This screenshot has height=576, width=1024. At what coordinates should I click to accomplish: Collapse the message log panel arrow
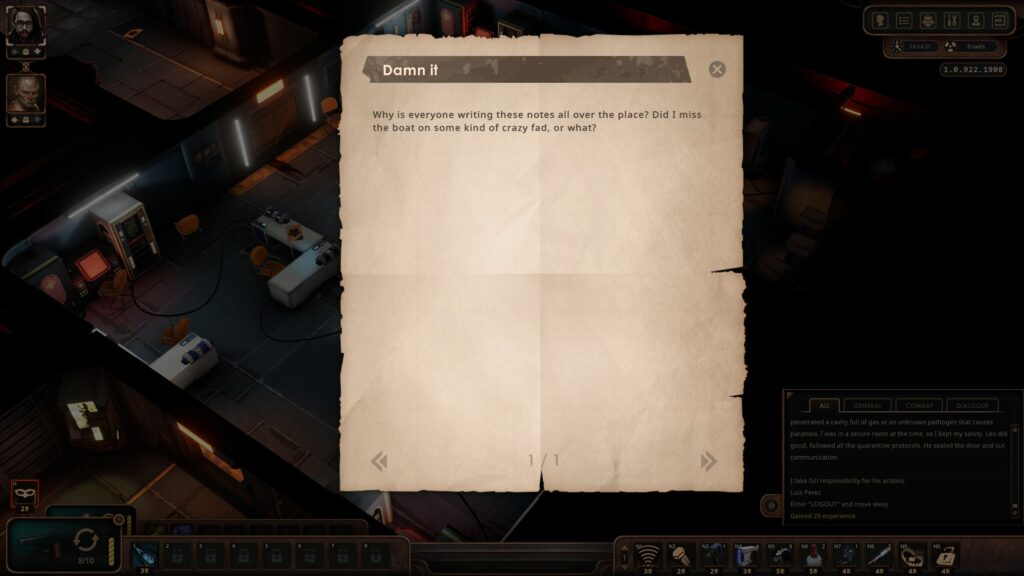771,506
